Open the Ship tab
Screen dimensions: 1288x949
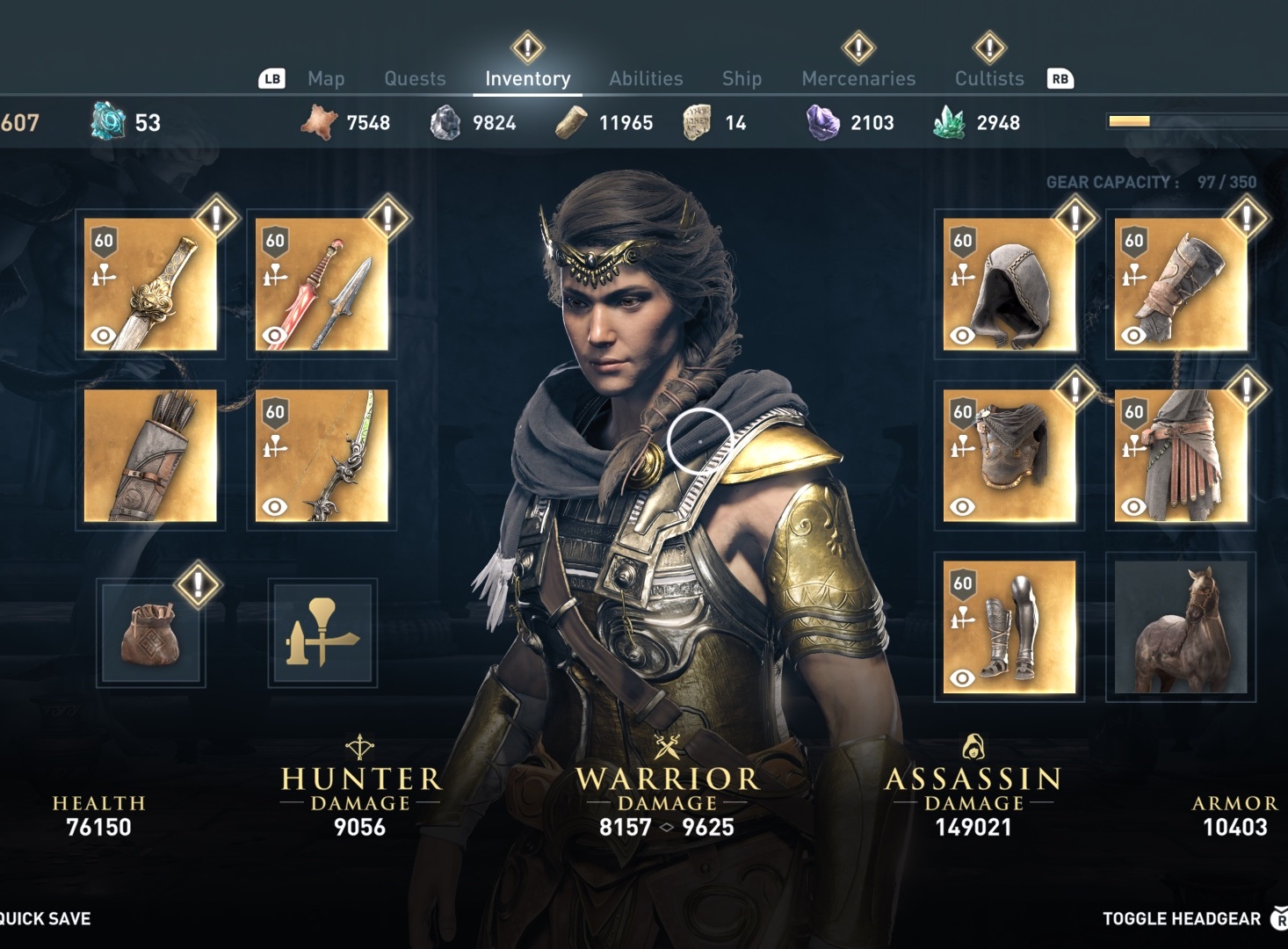(742, 79)
